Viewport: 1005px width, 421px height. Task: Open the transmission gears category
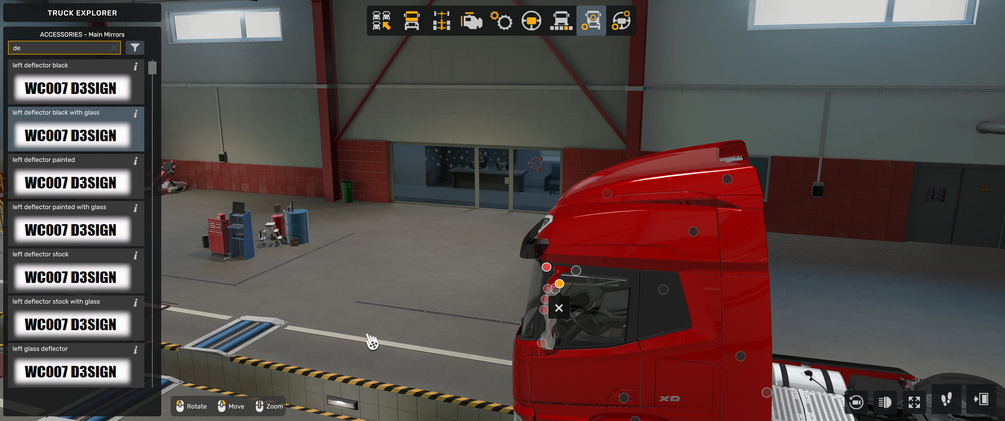tap(501, 21)
